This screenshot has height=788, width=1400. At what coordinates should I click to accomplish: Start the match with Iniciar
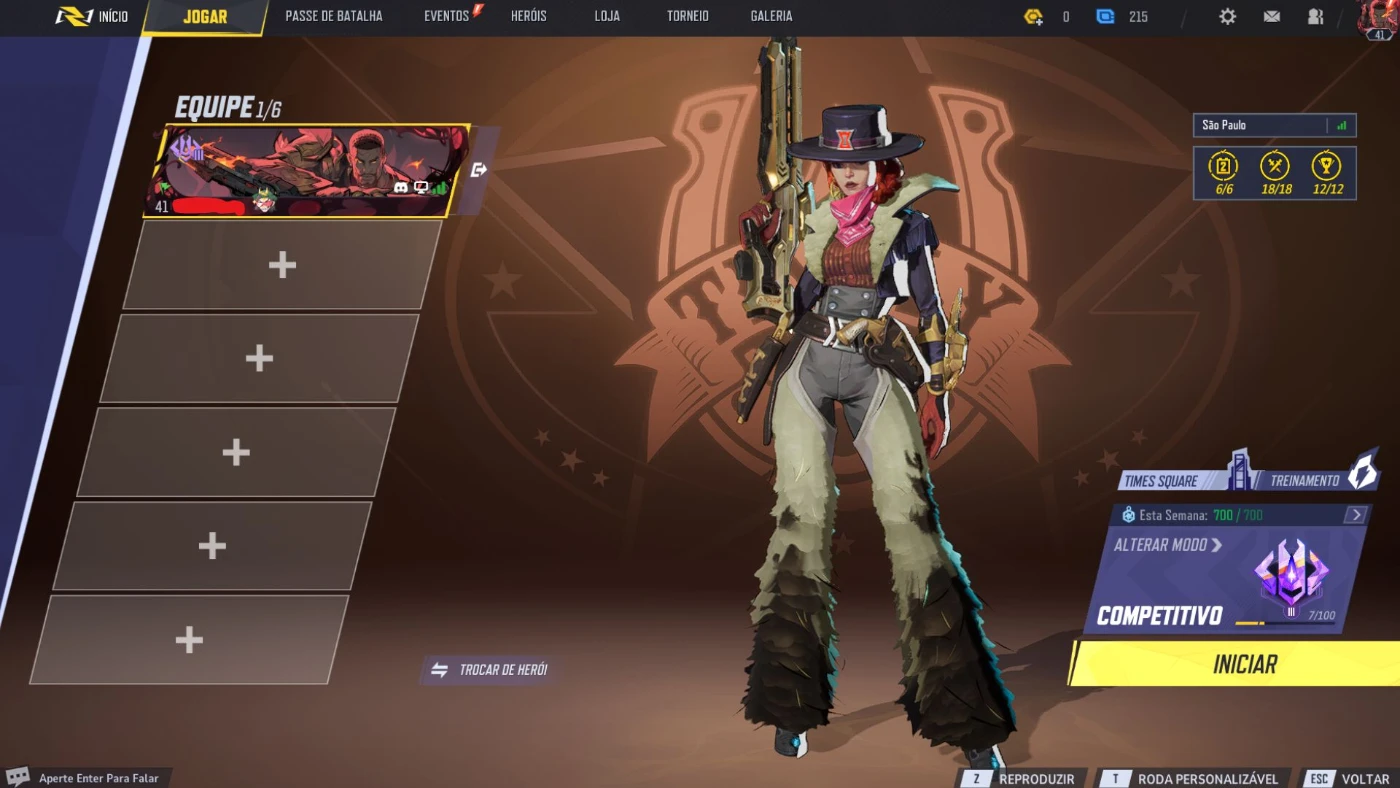[1244, 664]
